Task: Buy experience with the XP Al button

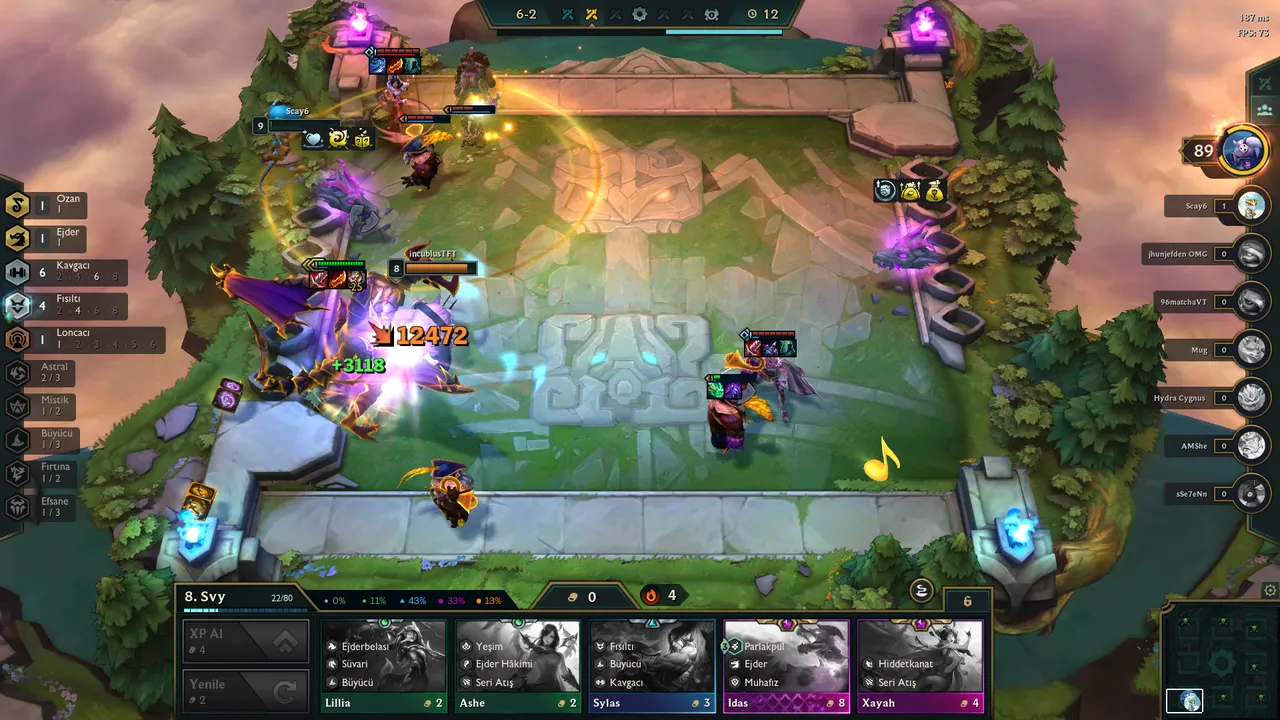Action: point(245,640)
